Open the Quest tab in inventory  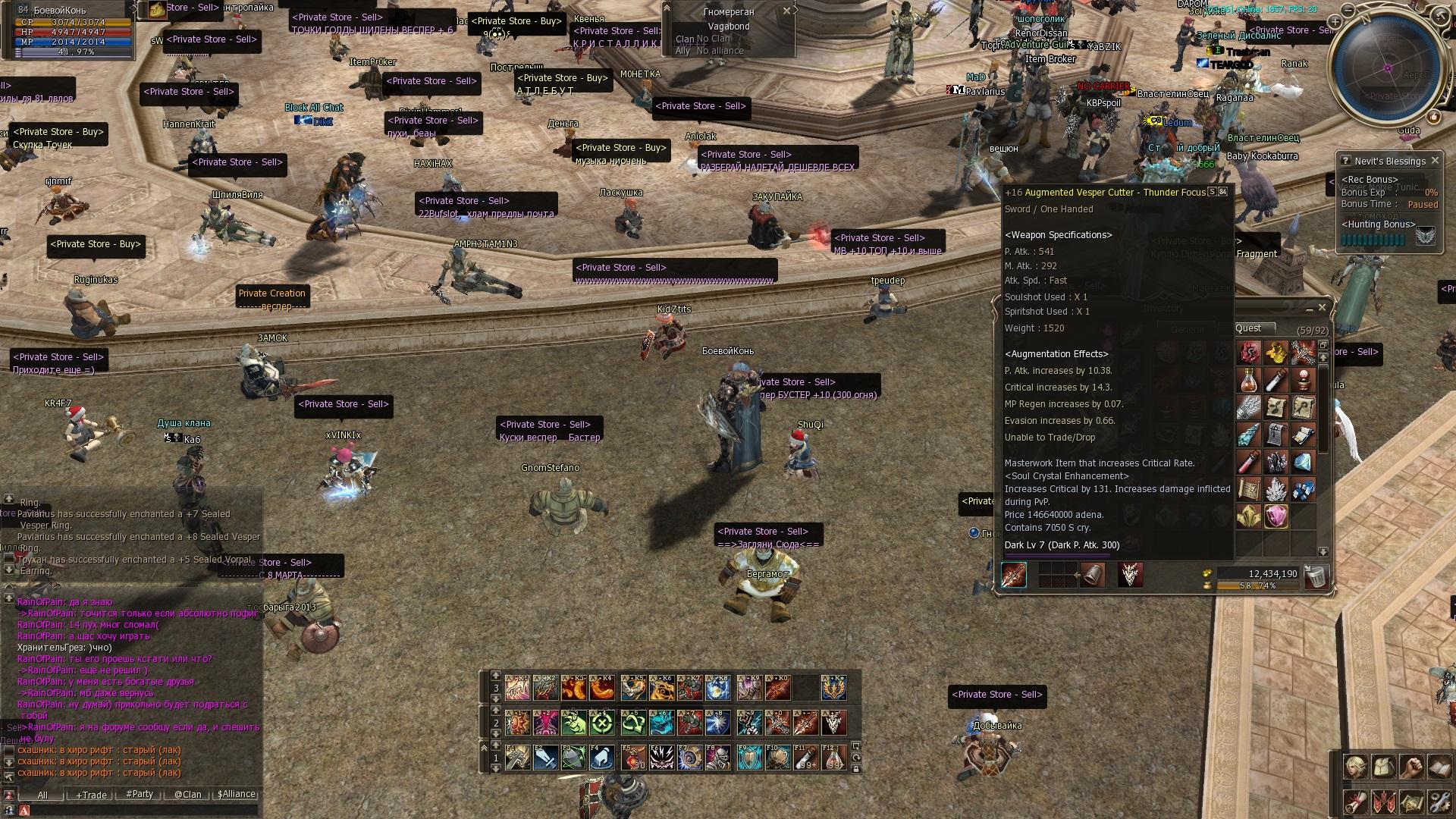pyautogui.click(x=1248, y=328)
